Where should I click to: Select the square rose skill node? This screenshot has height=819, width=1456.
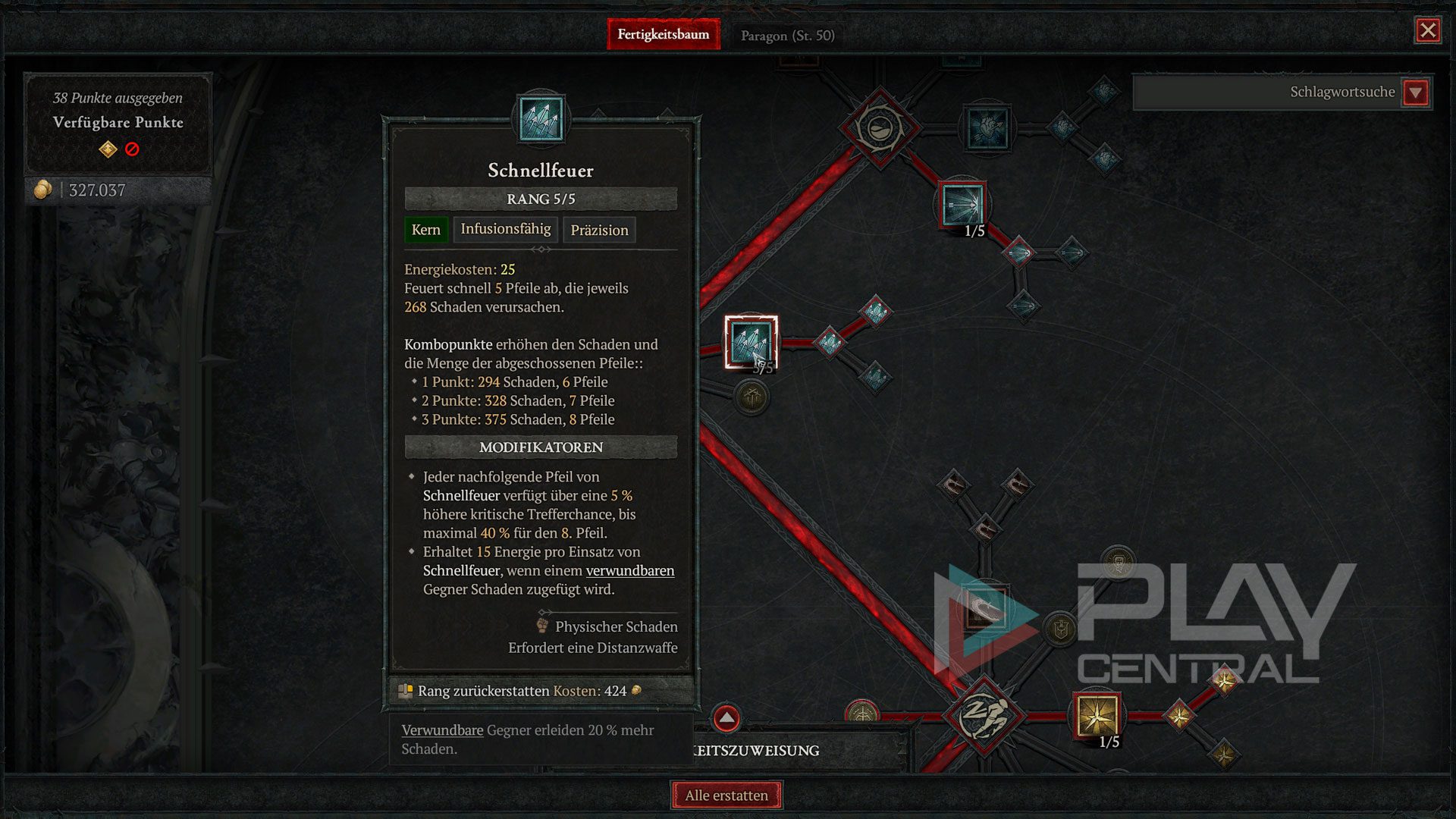[x=987, y=127]
